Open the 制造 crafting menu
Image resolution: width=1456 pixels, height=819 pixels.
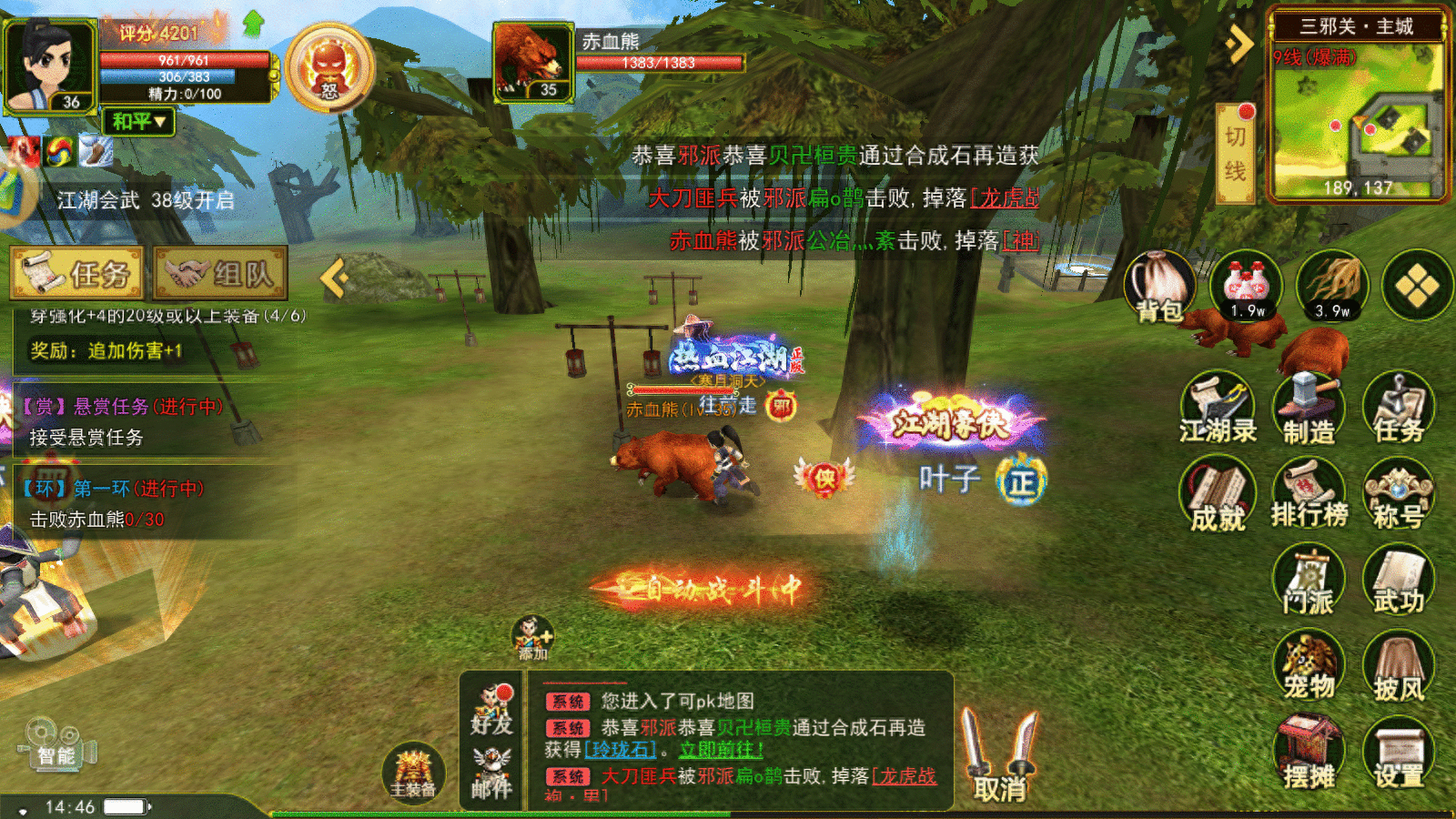(x=1309, y=409)
